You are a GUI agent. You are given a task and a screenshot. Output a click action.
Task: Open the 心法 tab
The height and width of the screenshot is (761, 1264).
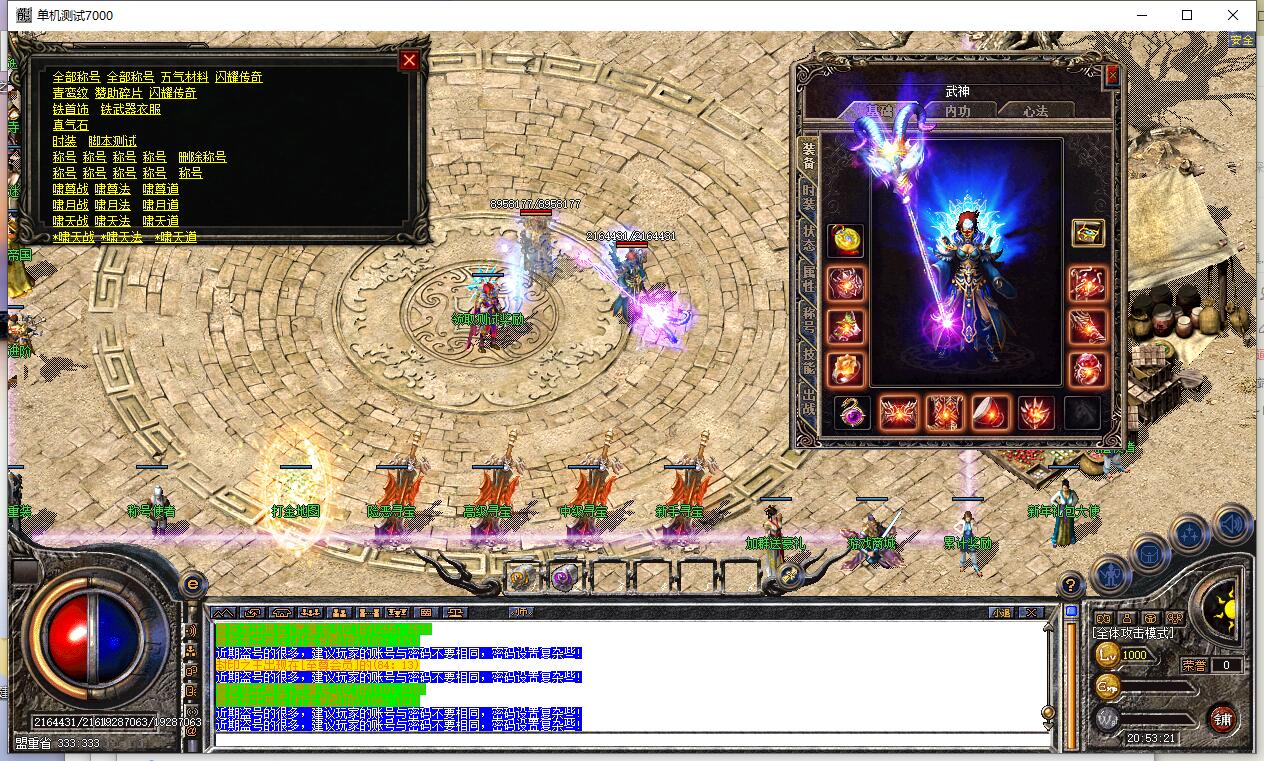1035,111
